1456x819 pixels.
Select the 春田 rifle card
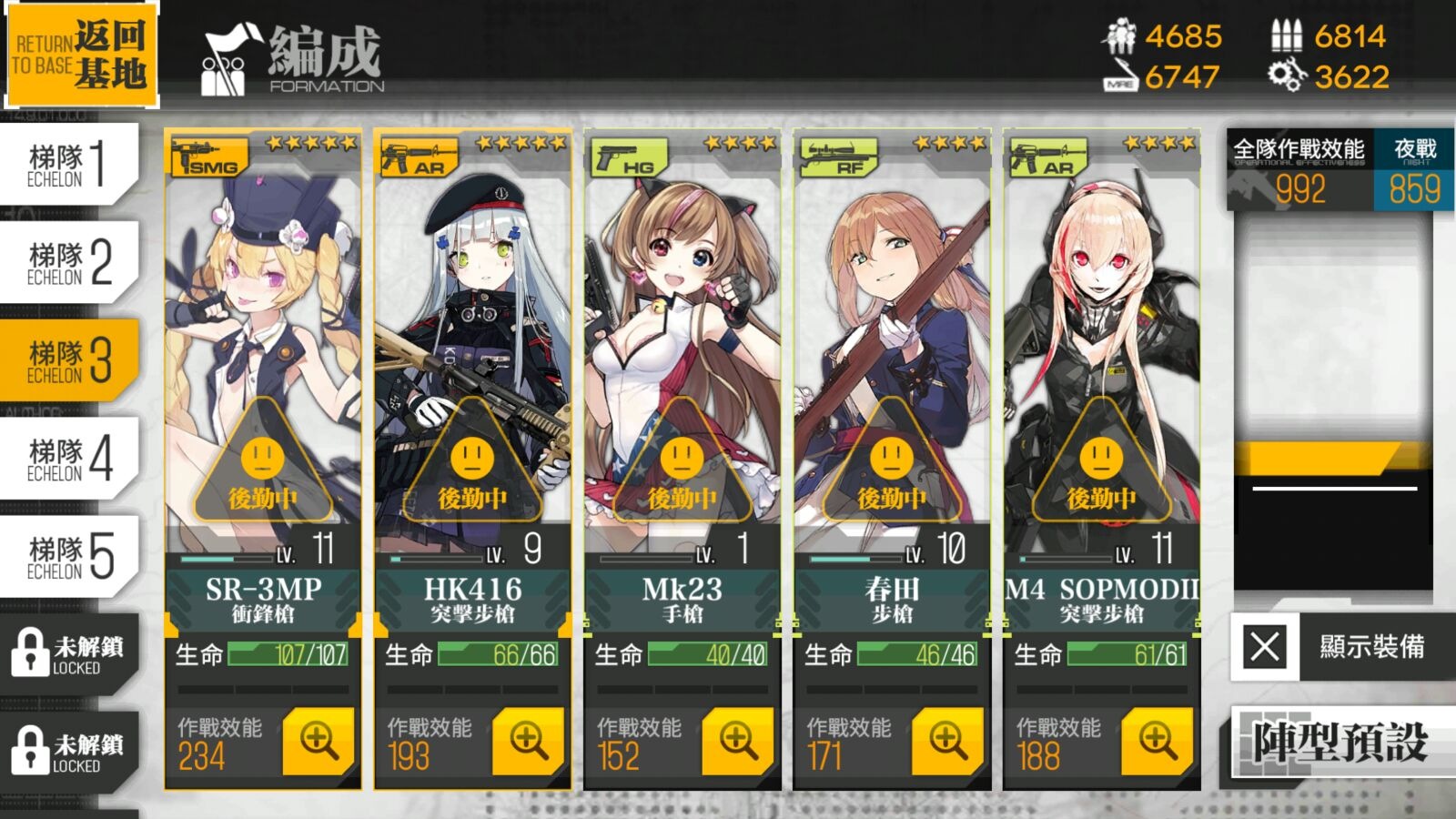[892, 364]
